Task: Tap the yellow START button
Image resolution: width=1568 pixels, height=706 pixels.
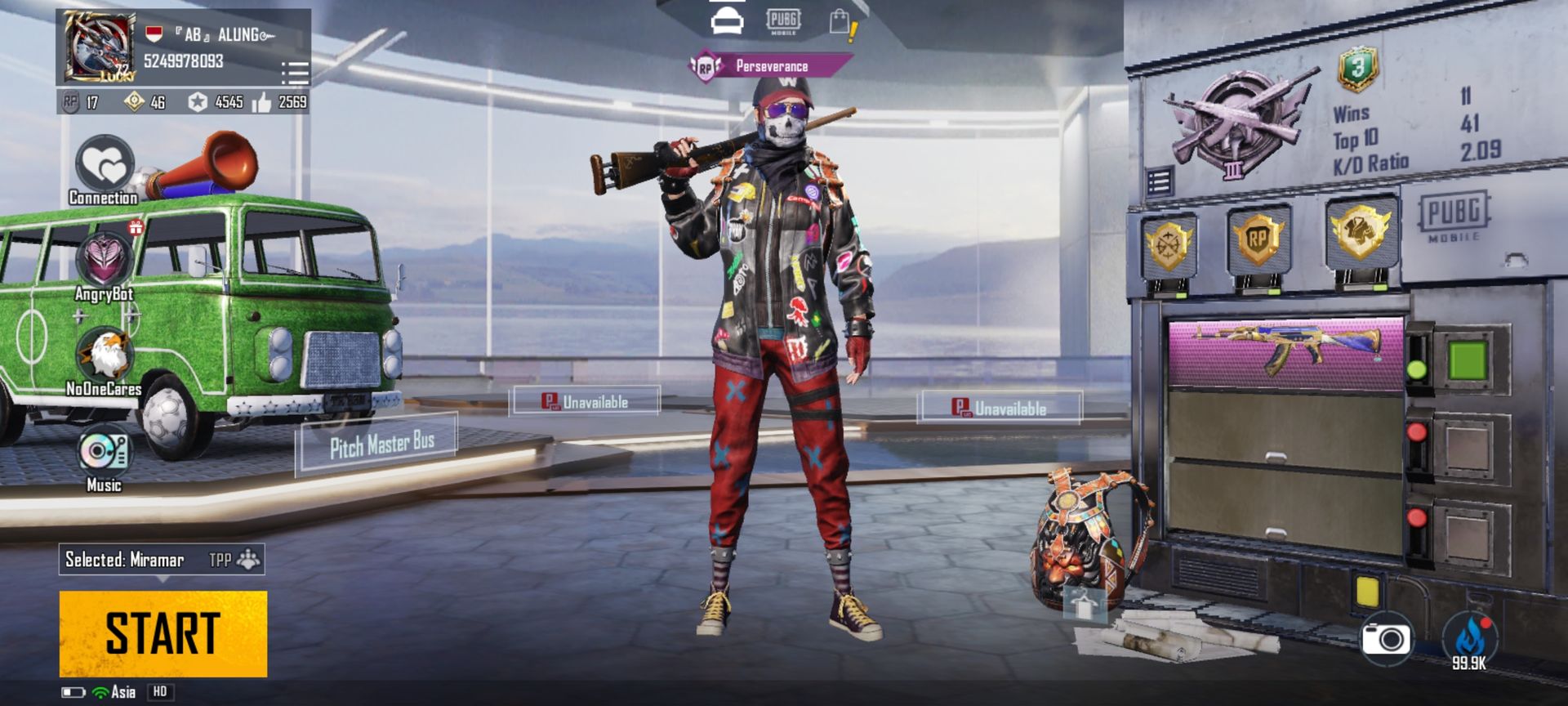Action: point(163,633)
